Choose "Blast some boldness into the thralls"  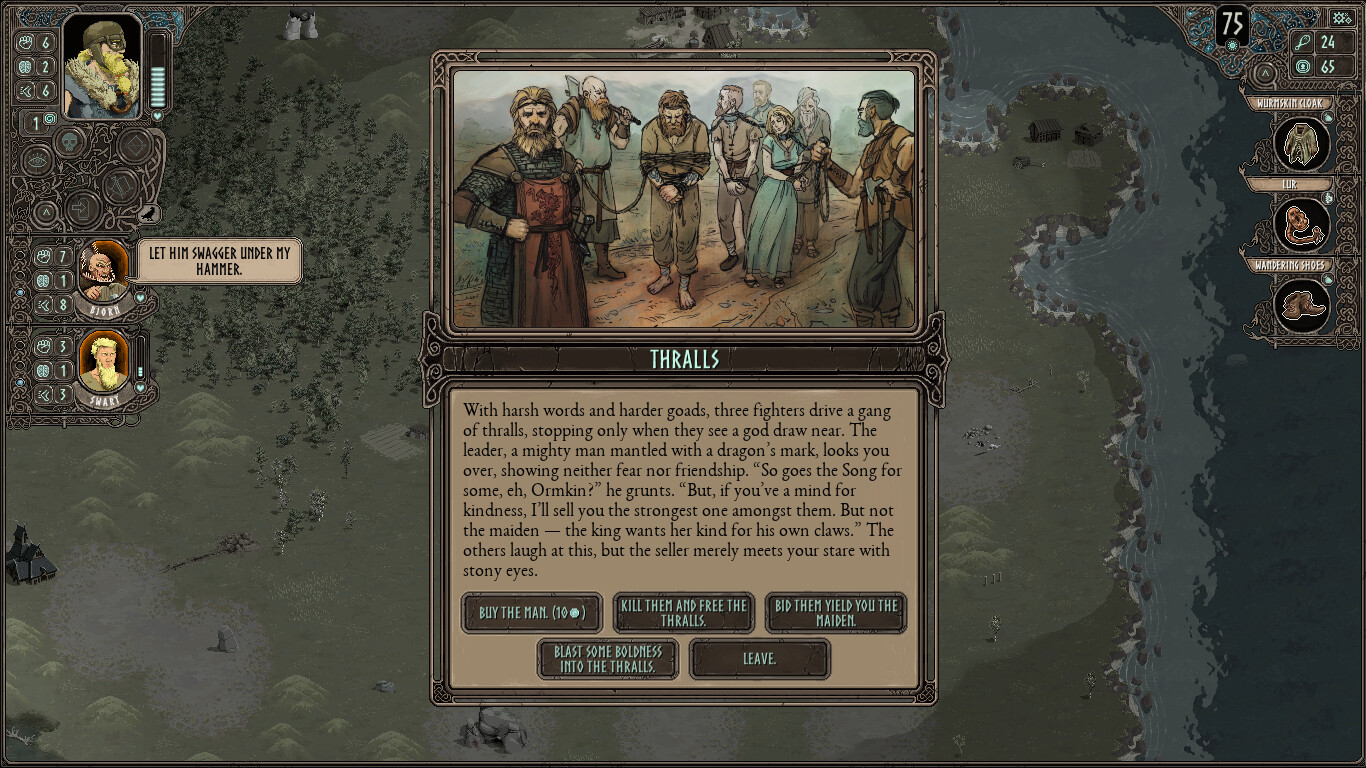pyautogui.click(x=608, y=659)
